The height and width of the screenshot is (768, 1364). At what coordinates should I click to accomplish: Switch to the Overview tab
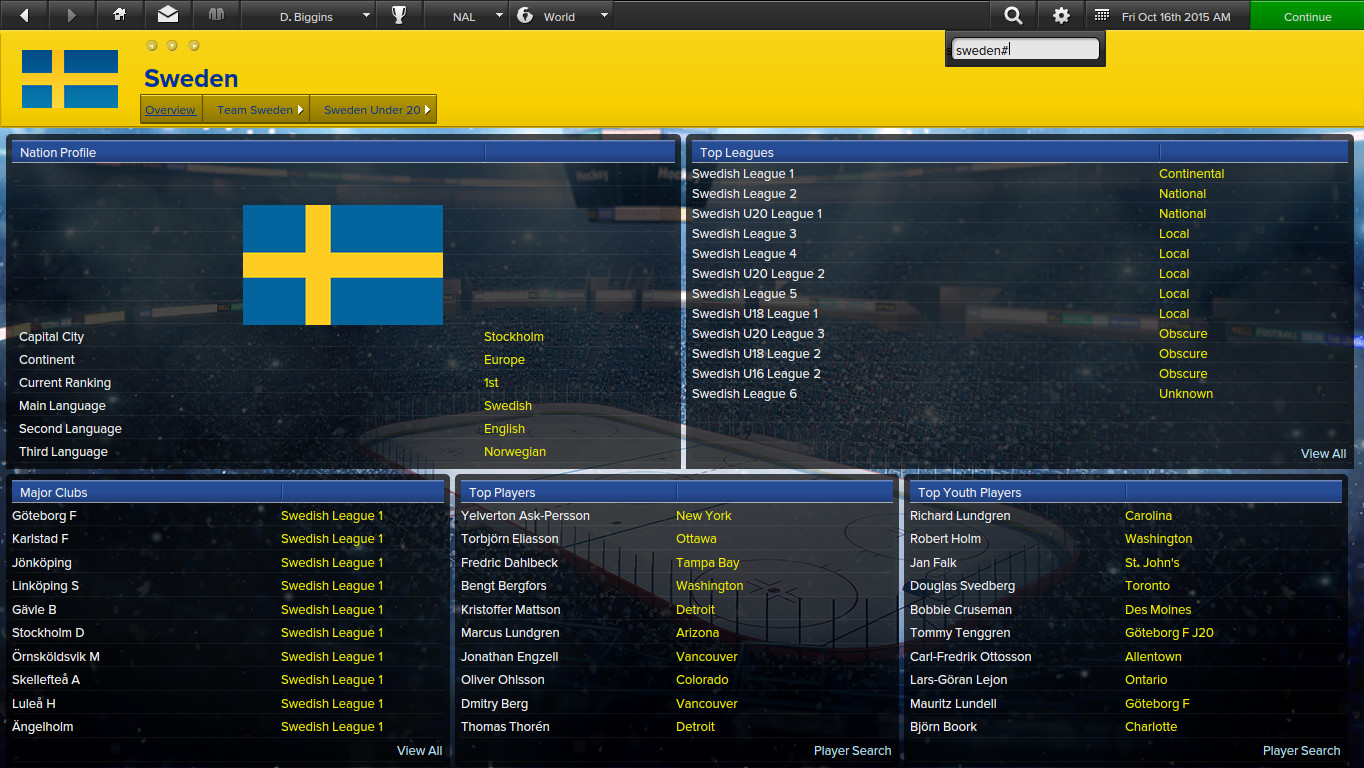pos(170,110)
